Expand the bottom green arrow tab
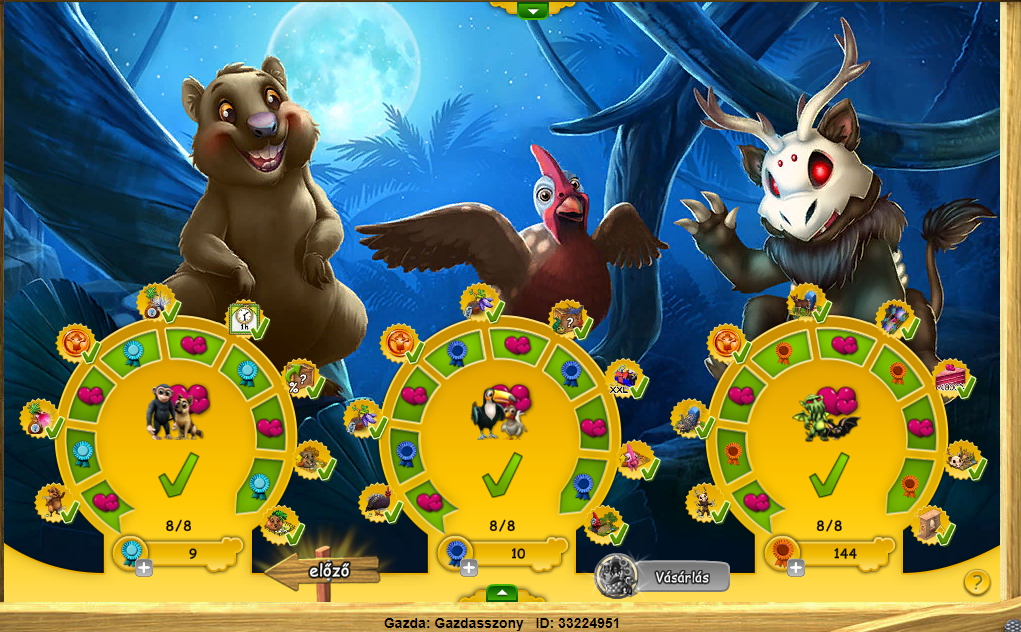This screenshot has height=632, width=1021. click(x=501, y=593)
